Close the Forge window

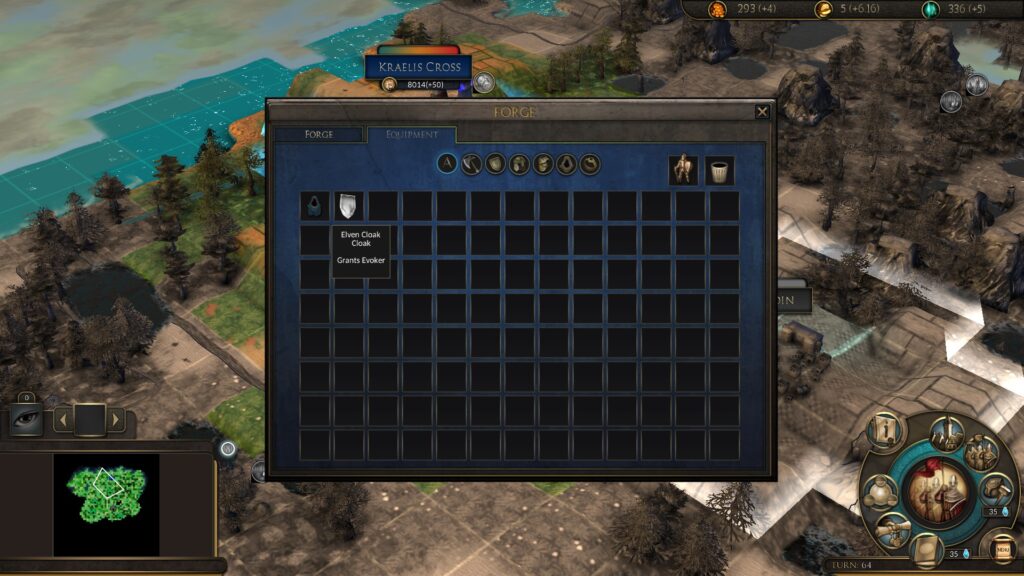pos(763,111)
